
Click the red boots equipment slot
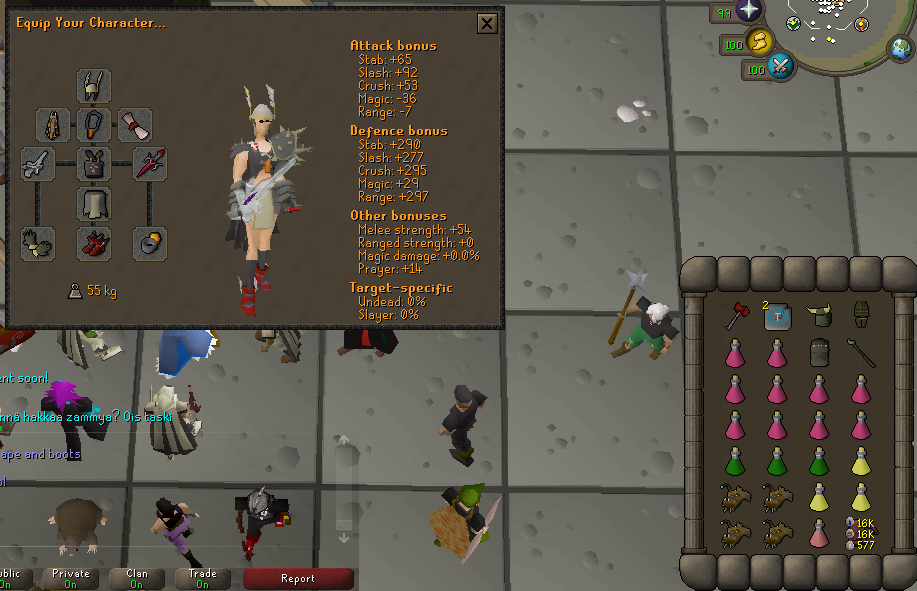(x=94, y=243)
